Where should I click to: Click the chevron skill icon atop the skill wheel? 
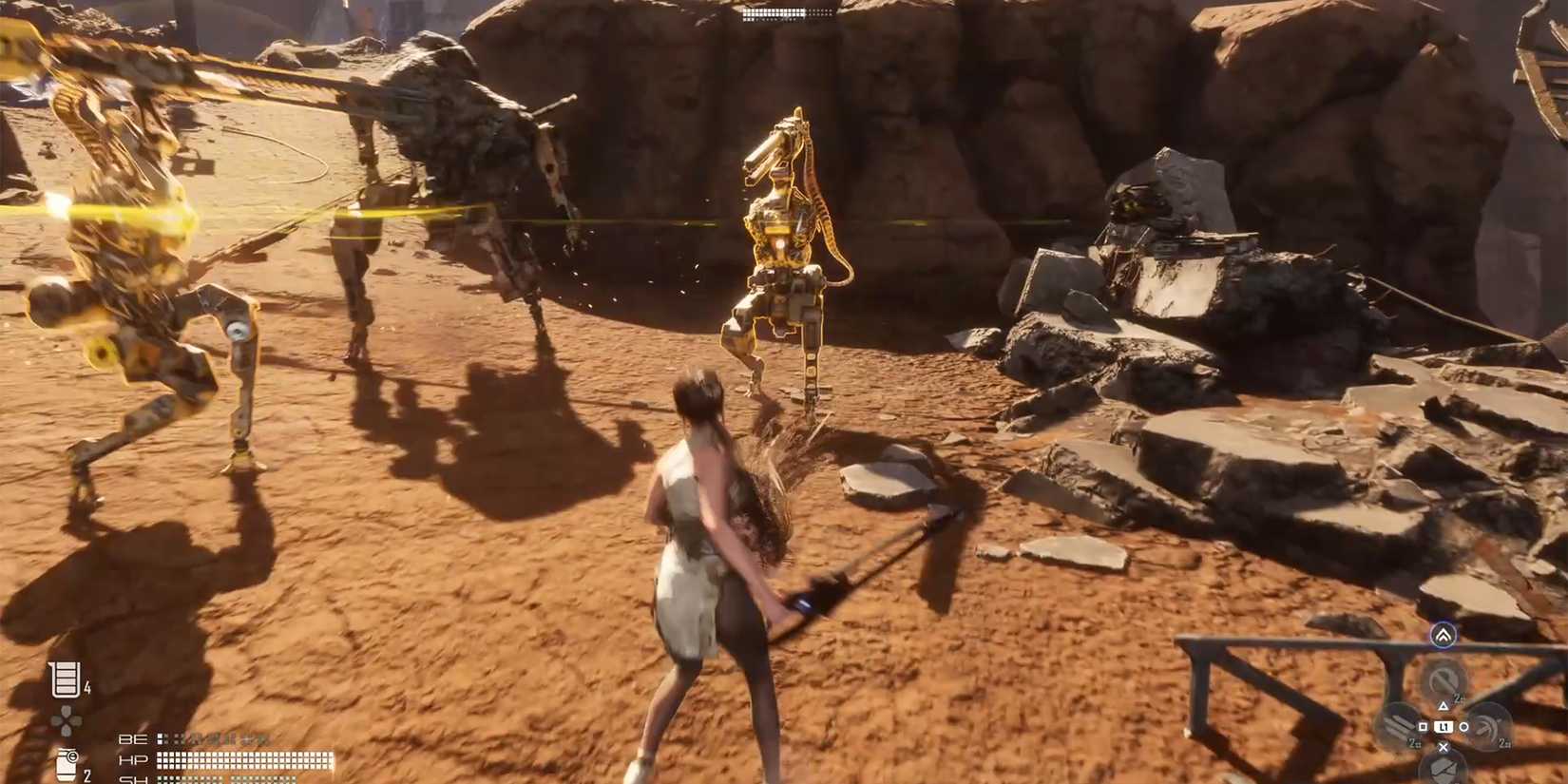coord(1443,635)
